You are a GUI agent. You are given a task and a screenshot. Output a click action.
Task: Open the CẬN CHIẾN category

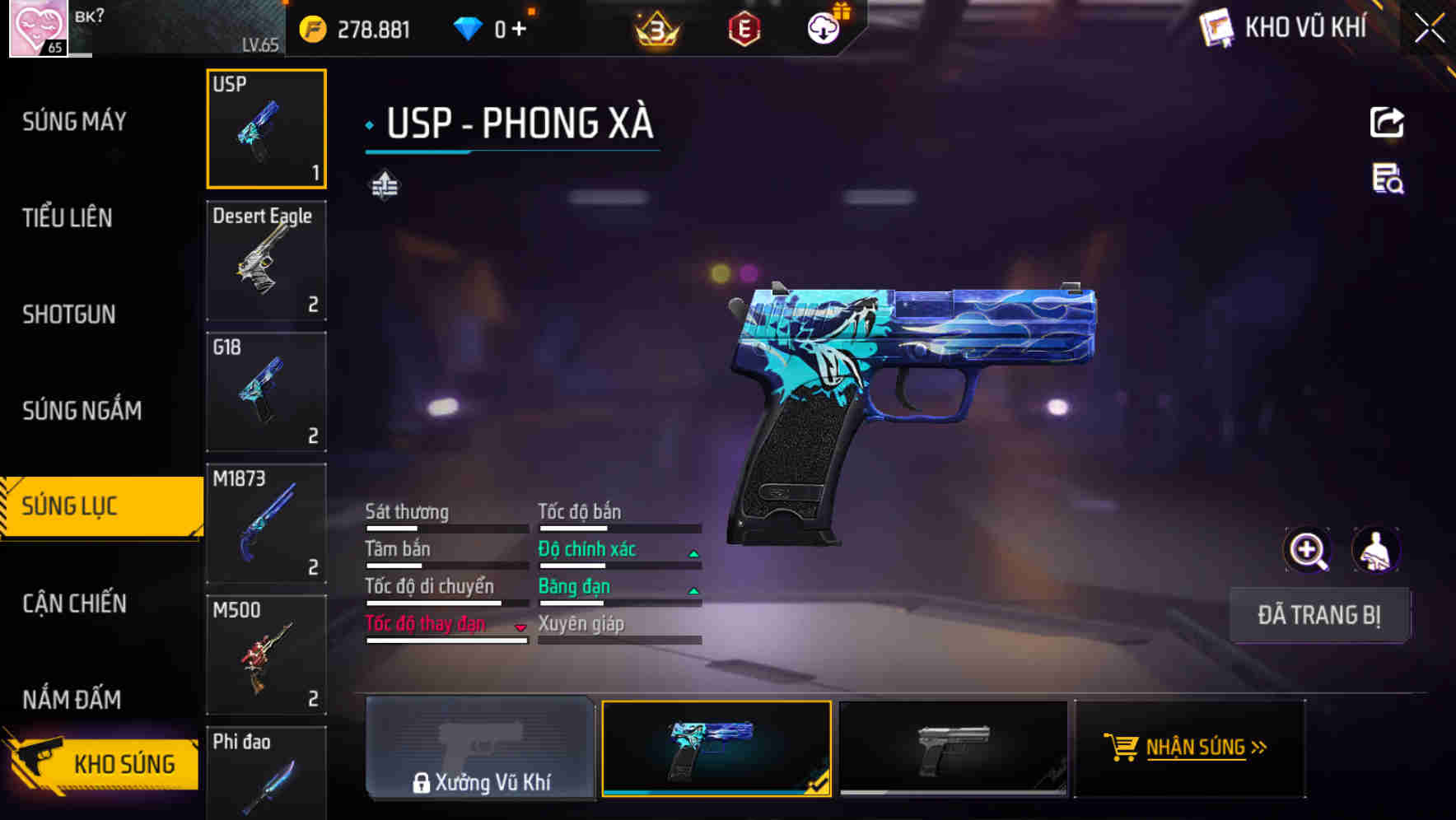pyautogui.click(x=72, y=603)
